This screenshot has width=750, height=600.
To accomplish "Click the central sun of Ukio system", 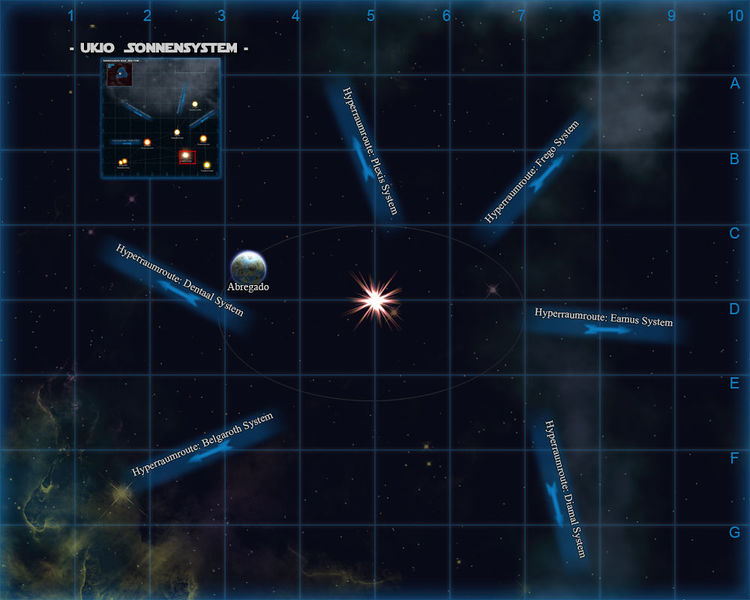I will pos(374,299).
